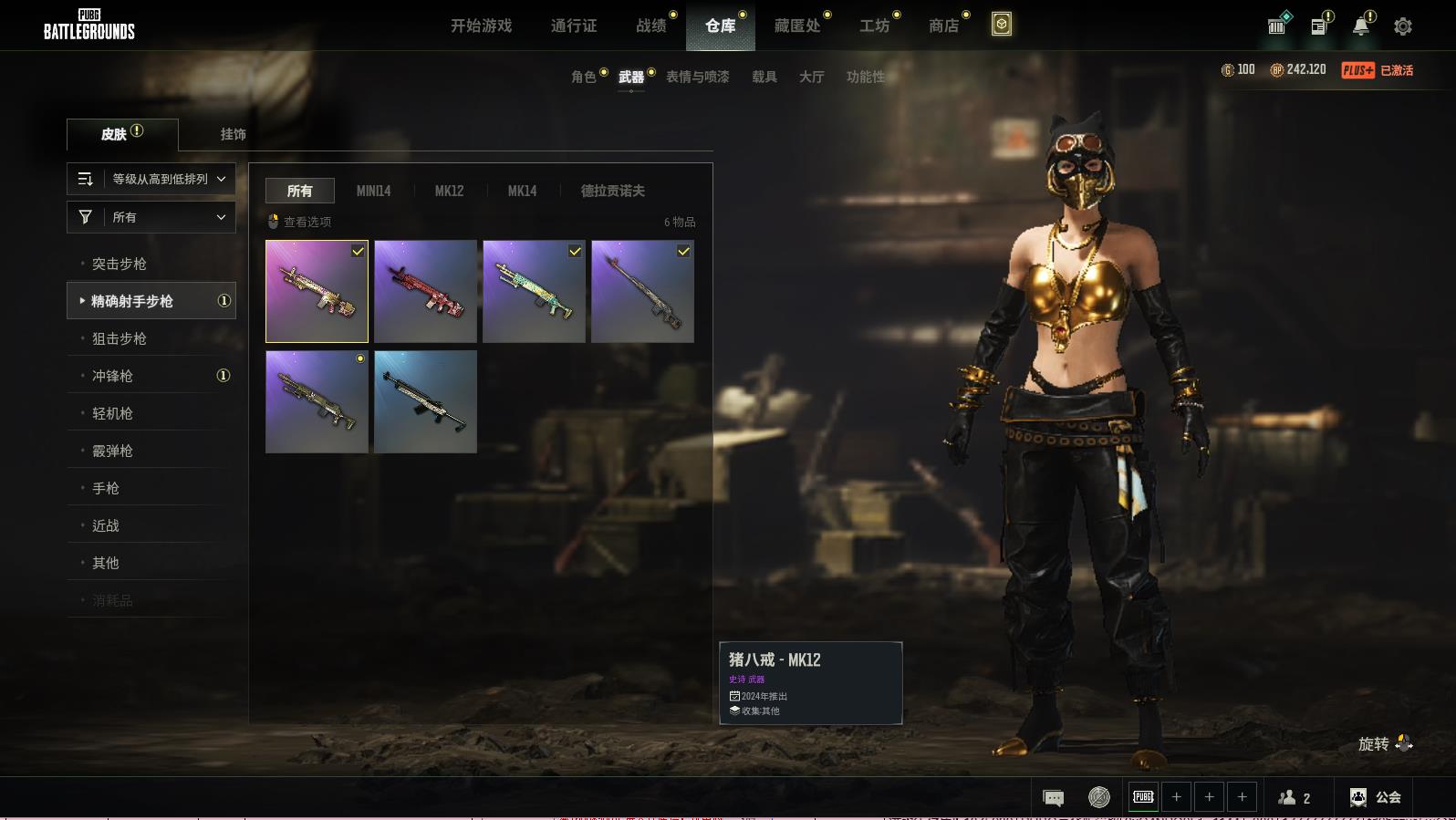The image size is (1456, 820).
Task: Switch to the 通行证 pass tab
Action: 574,26
